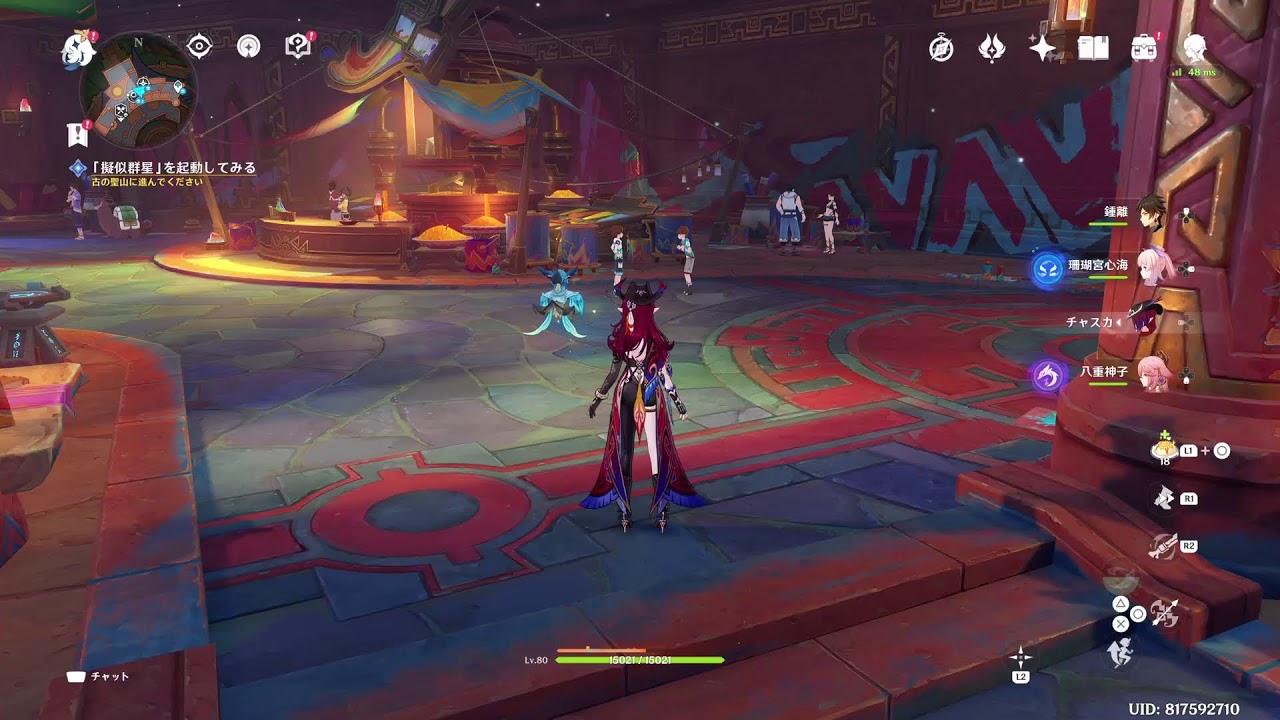Open the backpack inventory
The image size is (1280, 720).
click(x=1143, y=47)
